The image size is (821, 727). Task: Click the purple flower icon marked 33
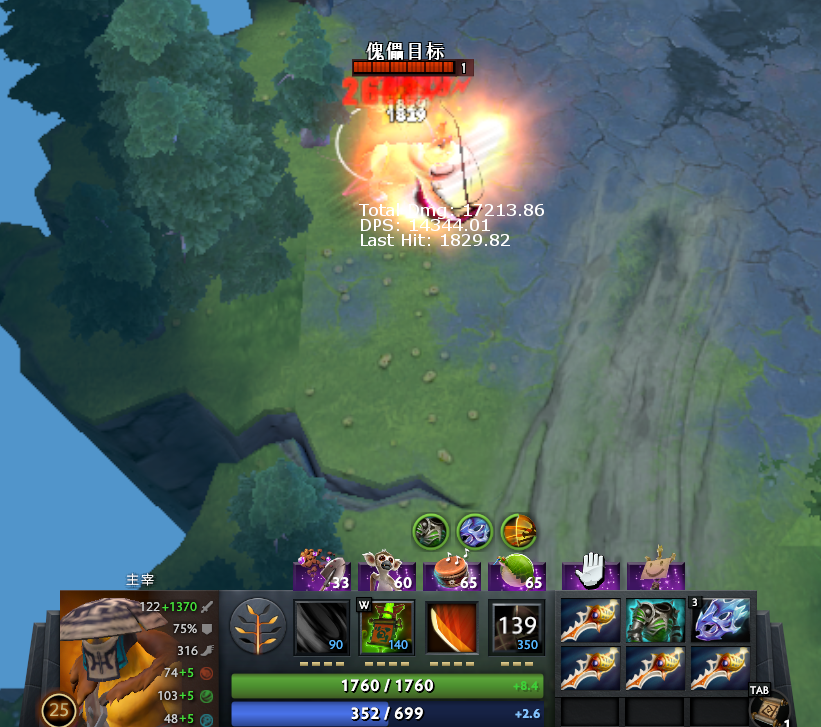(x=322, y=572)
